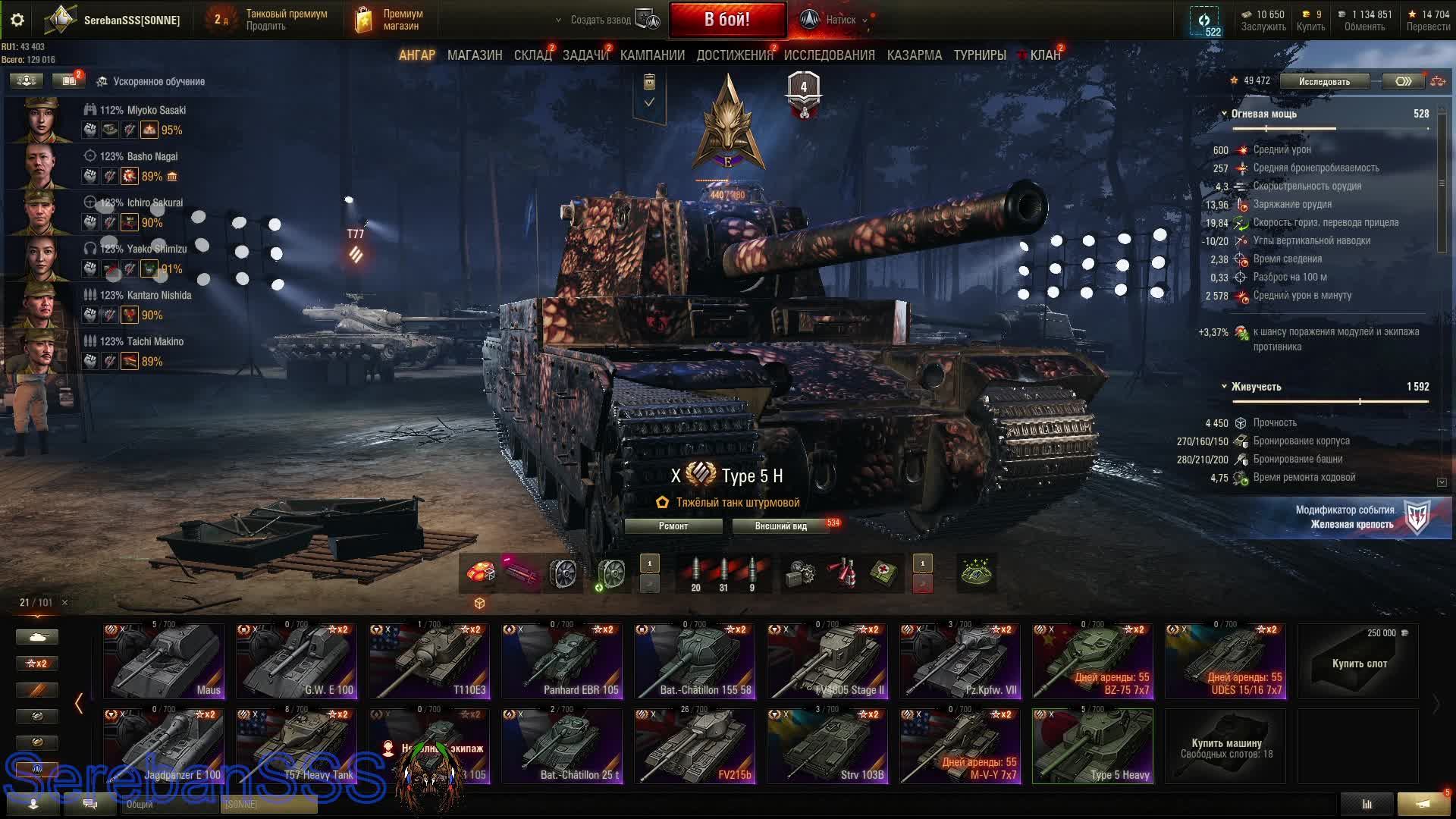Click the Ремонт button

coord(673,526)
